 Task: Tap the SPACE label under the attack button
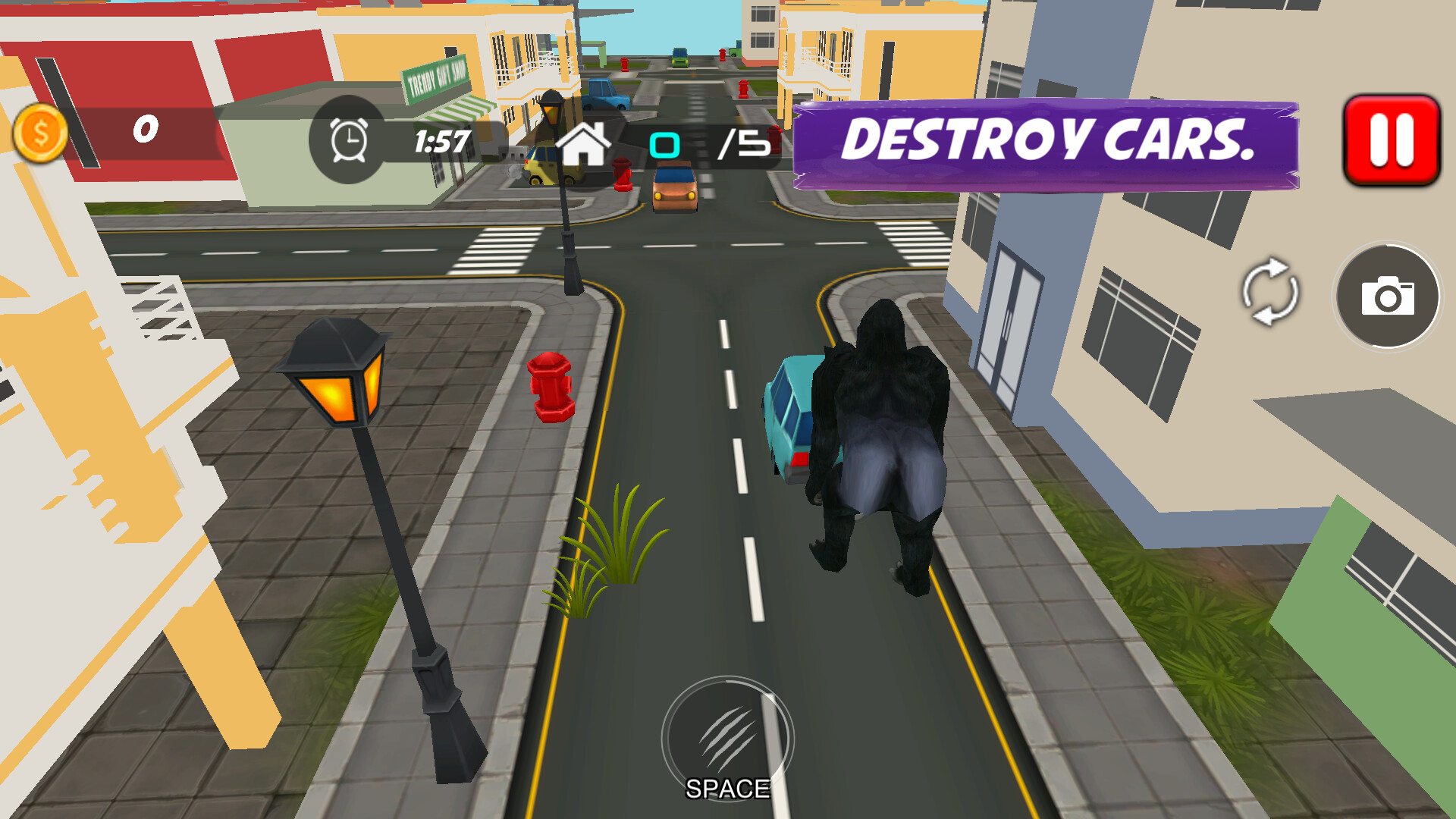coord(726,789)
